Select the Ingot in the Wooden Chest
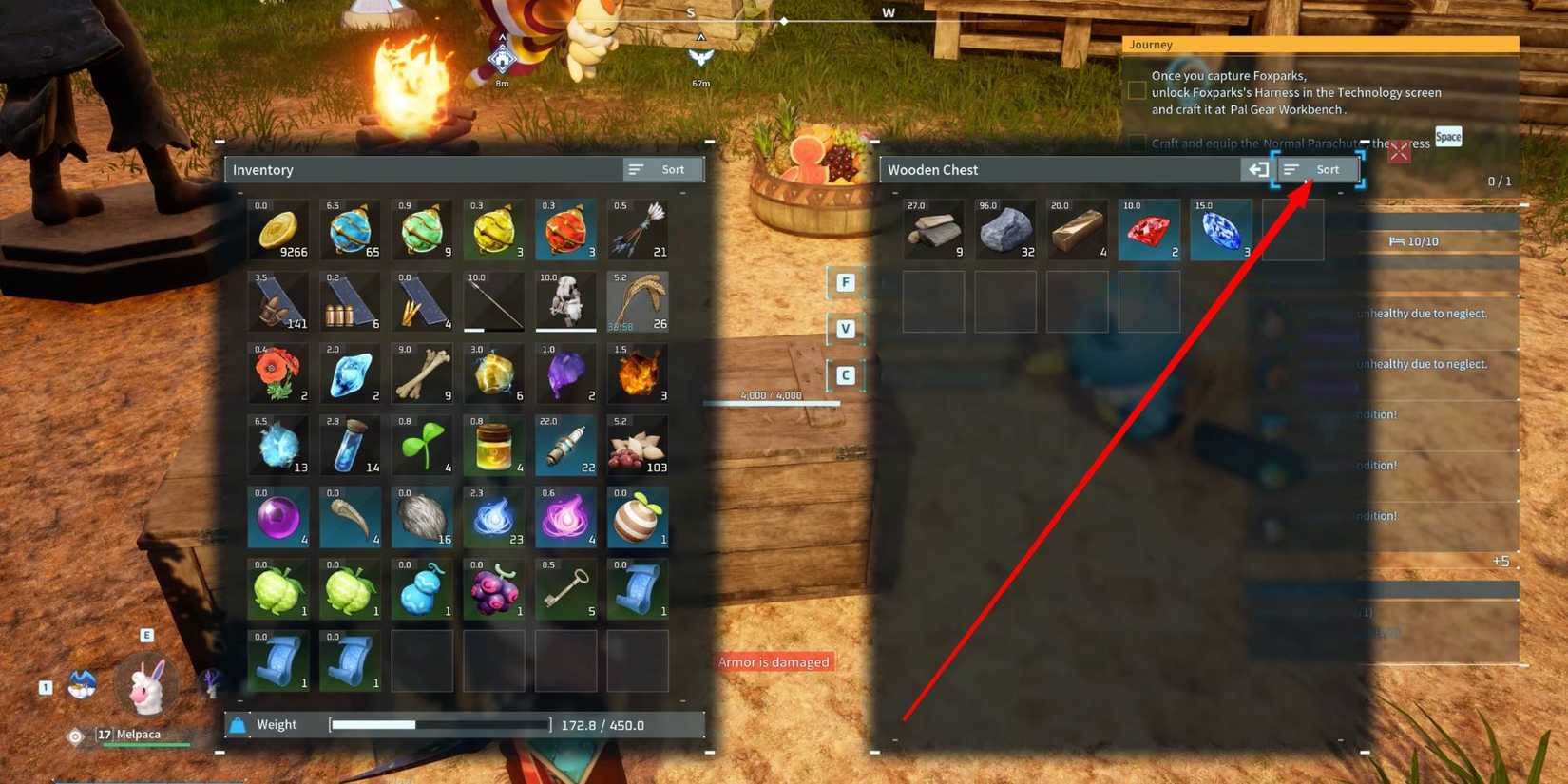 click(1077, 228)
